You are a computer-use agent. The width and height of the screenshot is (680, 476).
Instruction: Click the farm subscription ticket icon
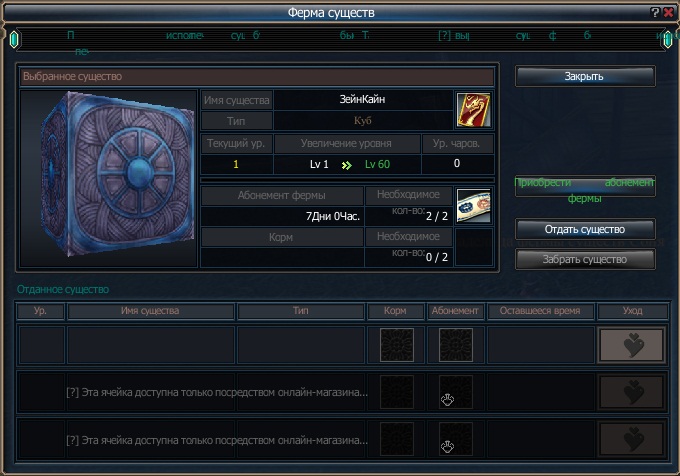[474, 205]
